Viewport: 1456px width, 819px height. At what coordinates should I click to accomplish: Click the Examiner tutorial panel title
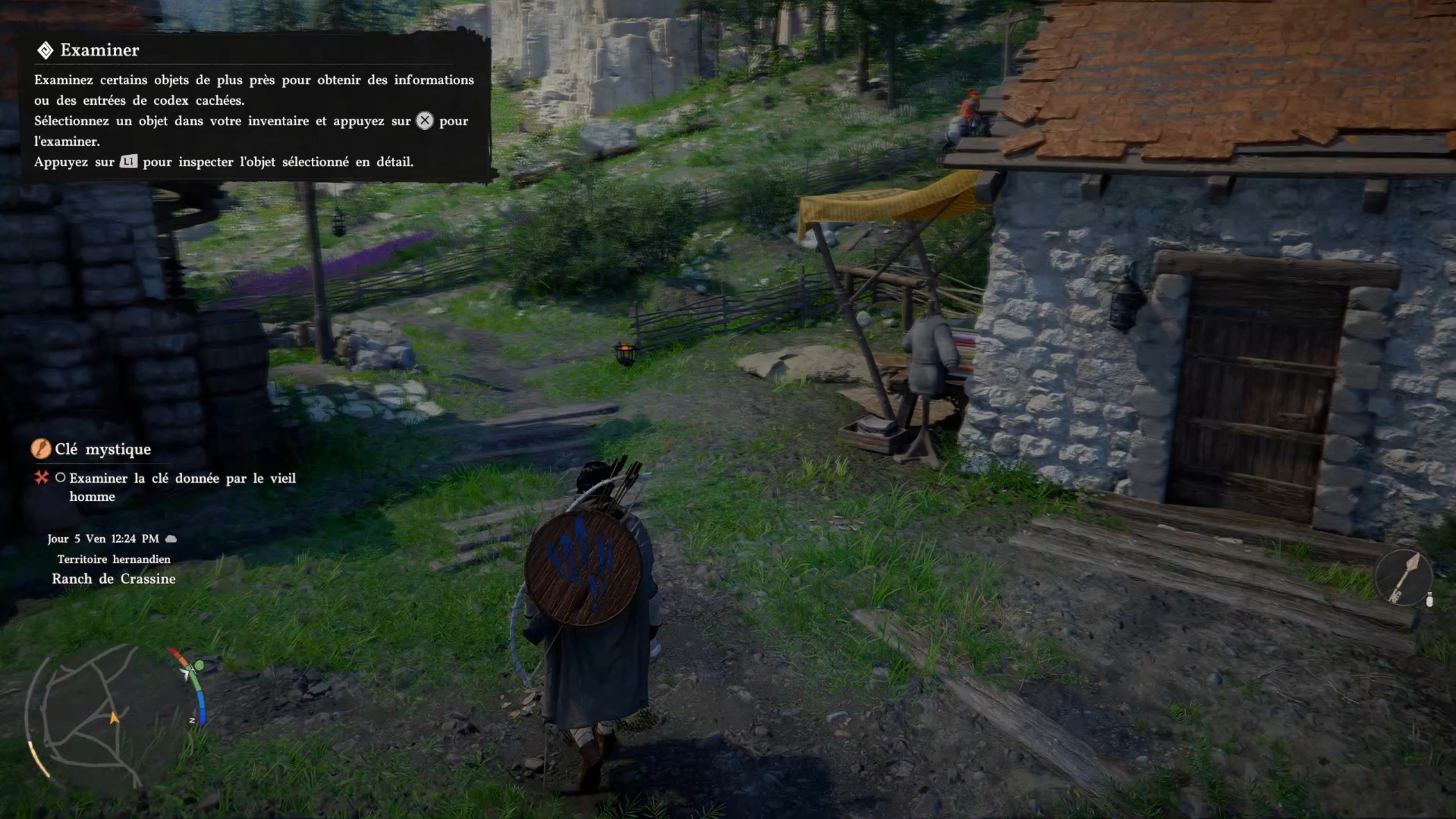pyautogui.click(x=100, y=50)
